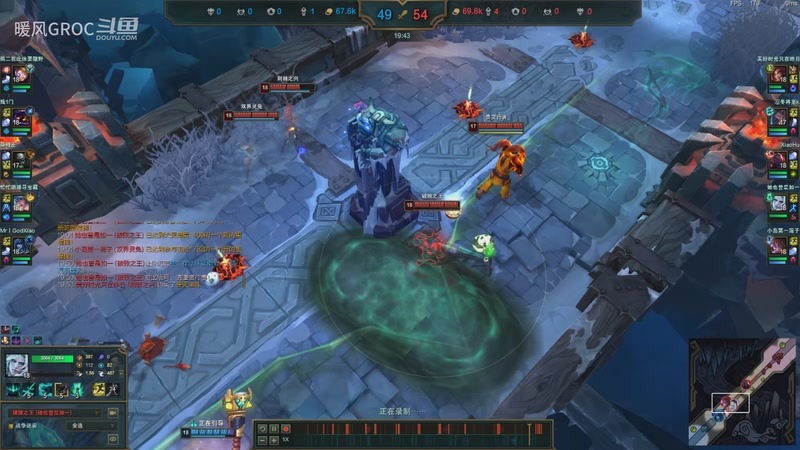The image size is (800, 450).
Task: Decrease the replay playback speed
Action: tap(262, 440)
